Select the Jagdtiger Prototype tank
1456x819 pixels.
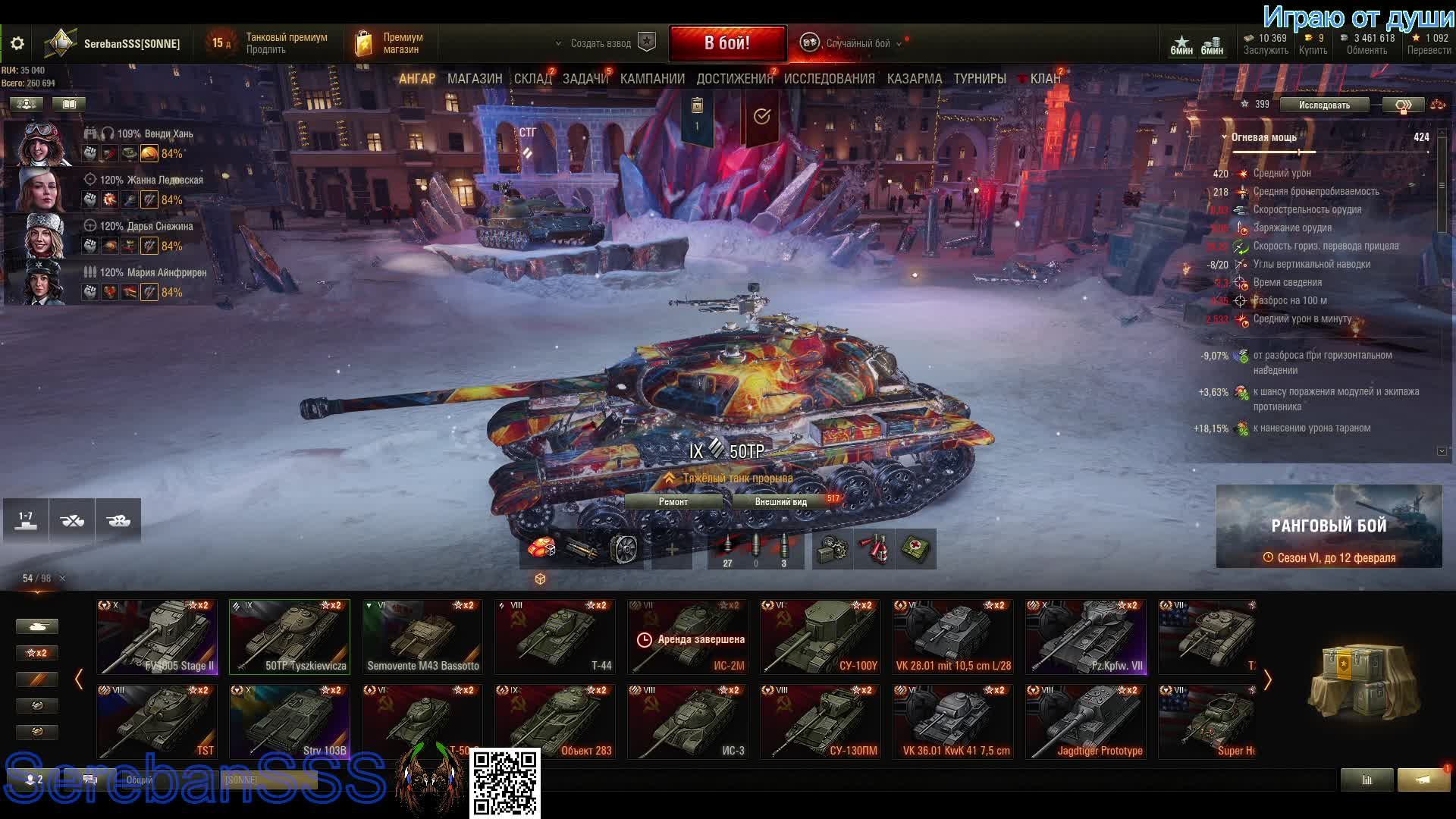1086,722
